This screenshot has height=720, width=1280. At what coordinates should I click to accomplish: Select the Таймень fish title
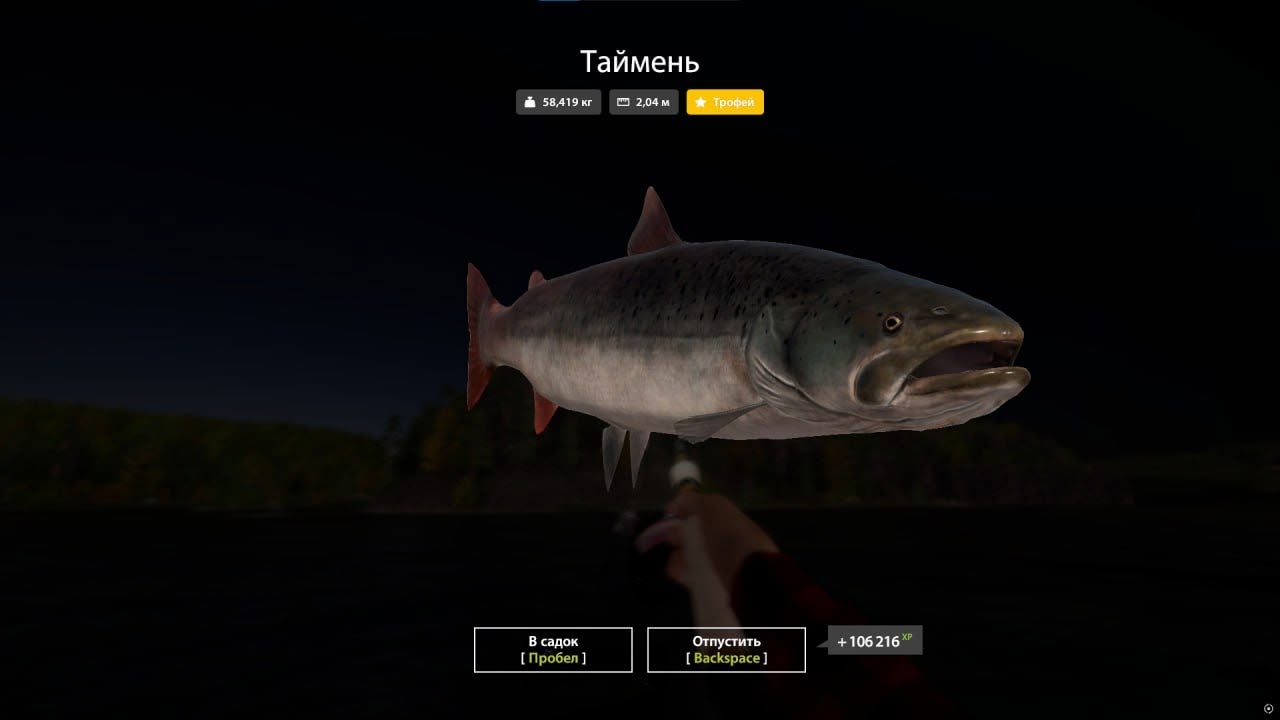tap(639, 62)
